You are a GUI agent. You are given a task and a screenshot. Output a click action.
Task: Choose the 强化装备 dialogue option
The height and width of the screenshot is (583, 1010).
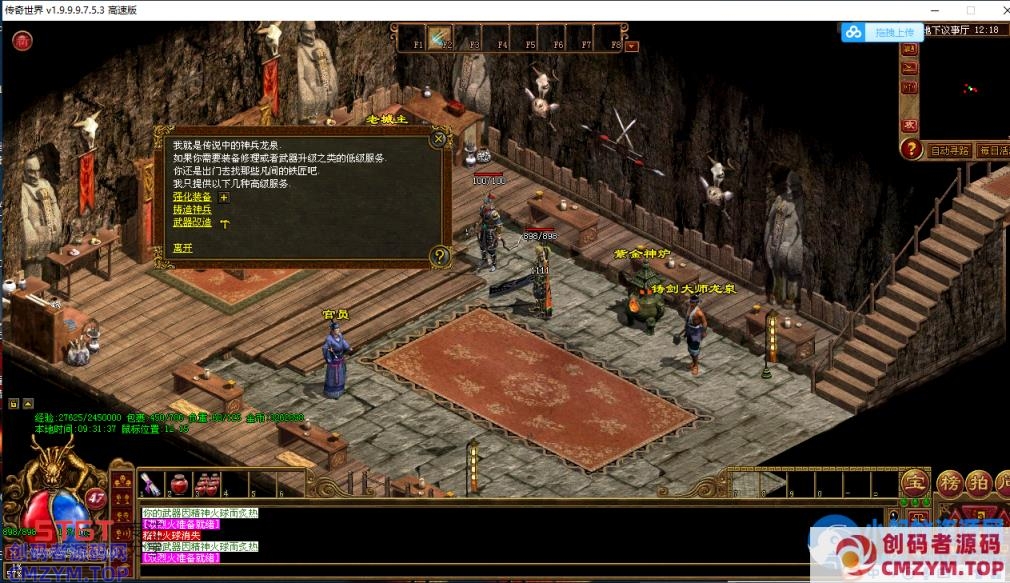[192, 197]
